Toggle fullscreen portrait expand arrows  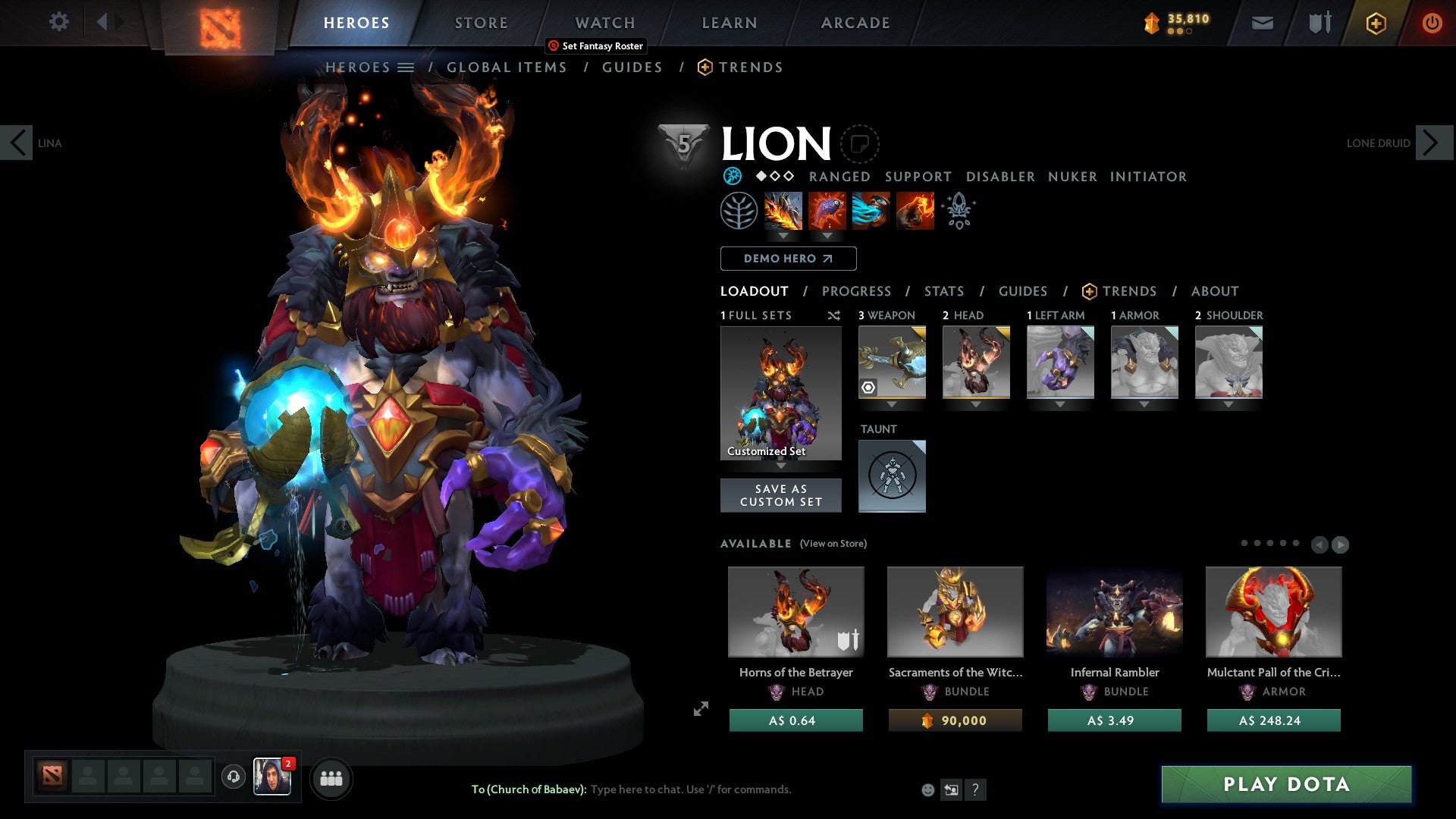[x=700, y=710]
